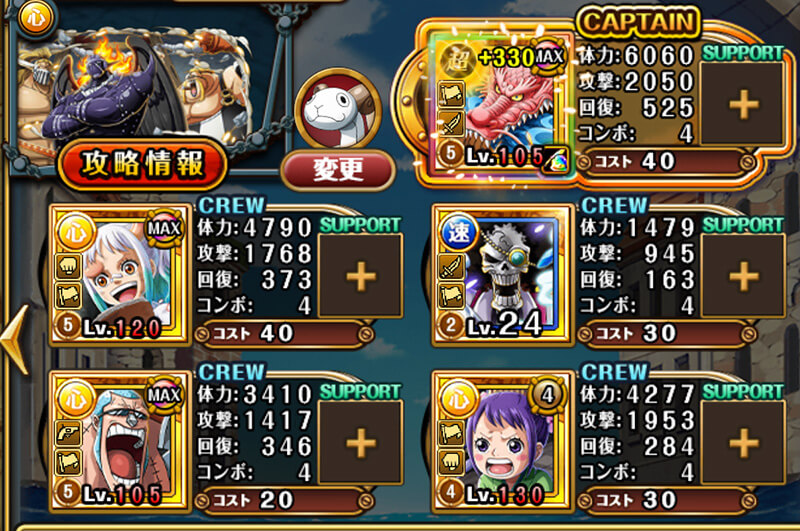
Task: Add support for the Lv.24 skeleton crew
Action: 744,276
